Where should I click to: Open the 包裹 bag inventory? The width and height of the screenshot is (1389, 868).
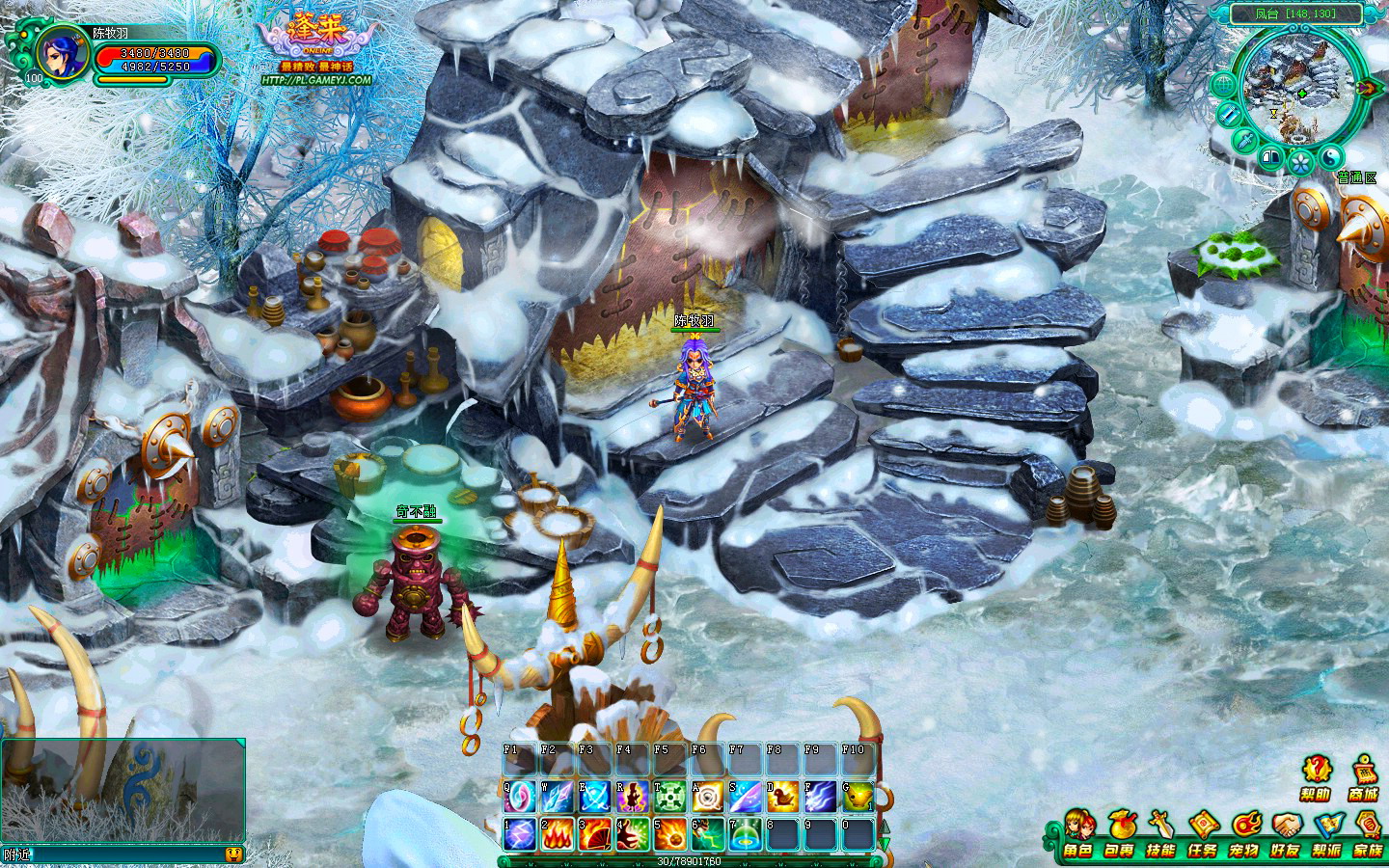(x=1120, y=834)
